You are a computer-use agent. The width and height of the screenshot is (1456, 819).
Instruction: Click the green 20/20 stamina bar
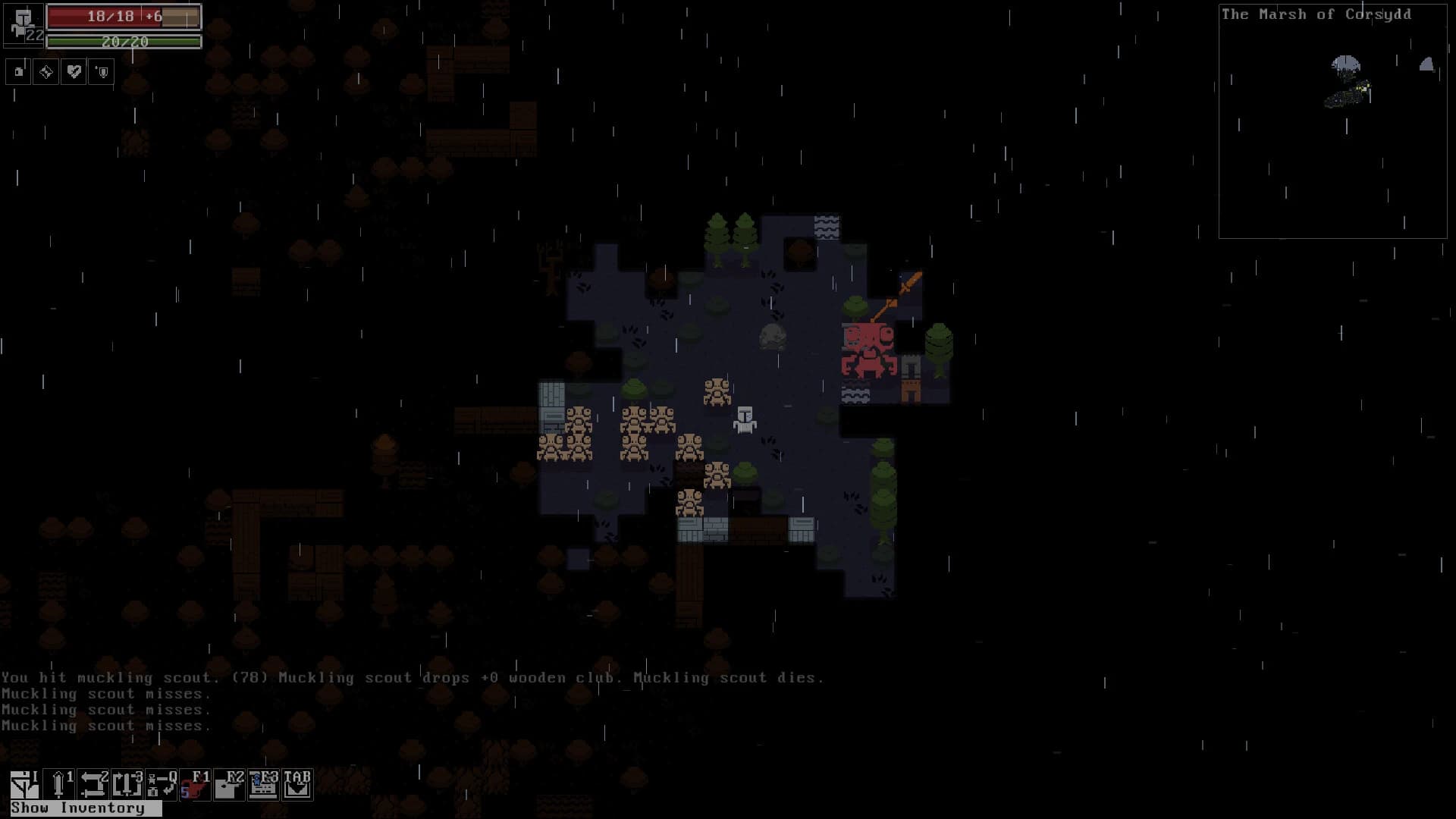pos(124,43)
